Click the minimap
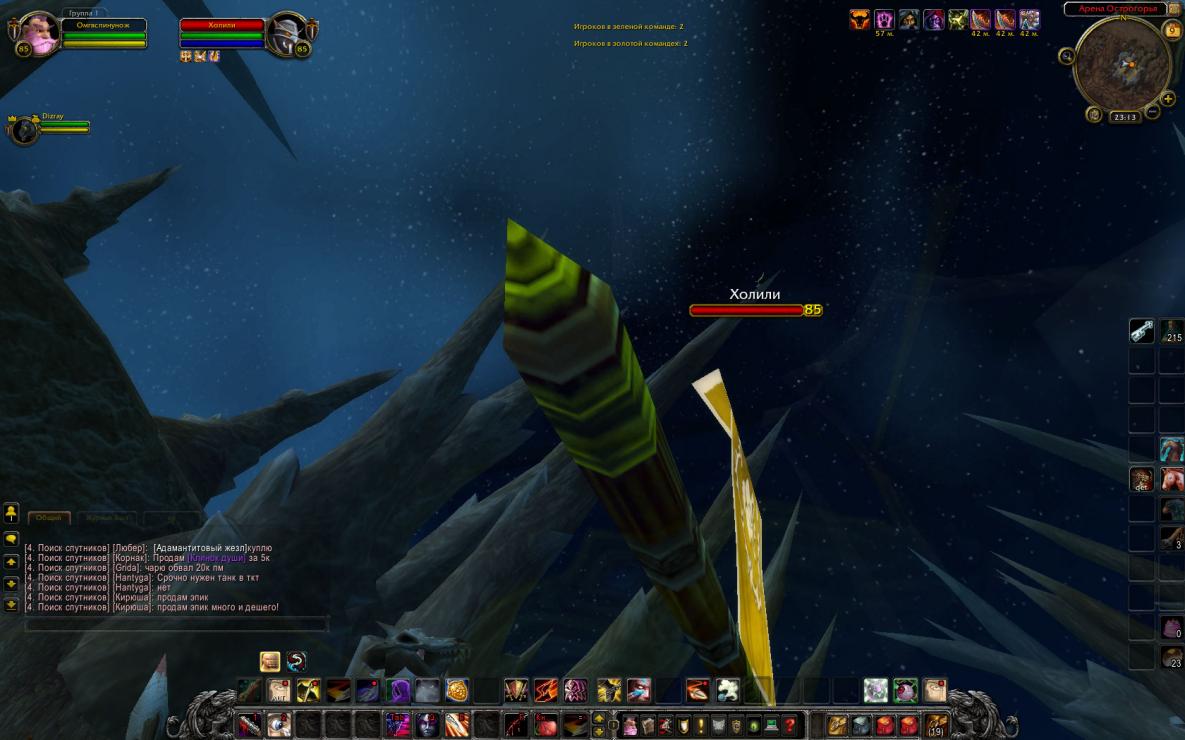1185x740 pixels. point(1122,65)
